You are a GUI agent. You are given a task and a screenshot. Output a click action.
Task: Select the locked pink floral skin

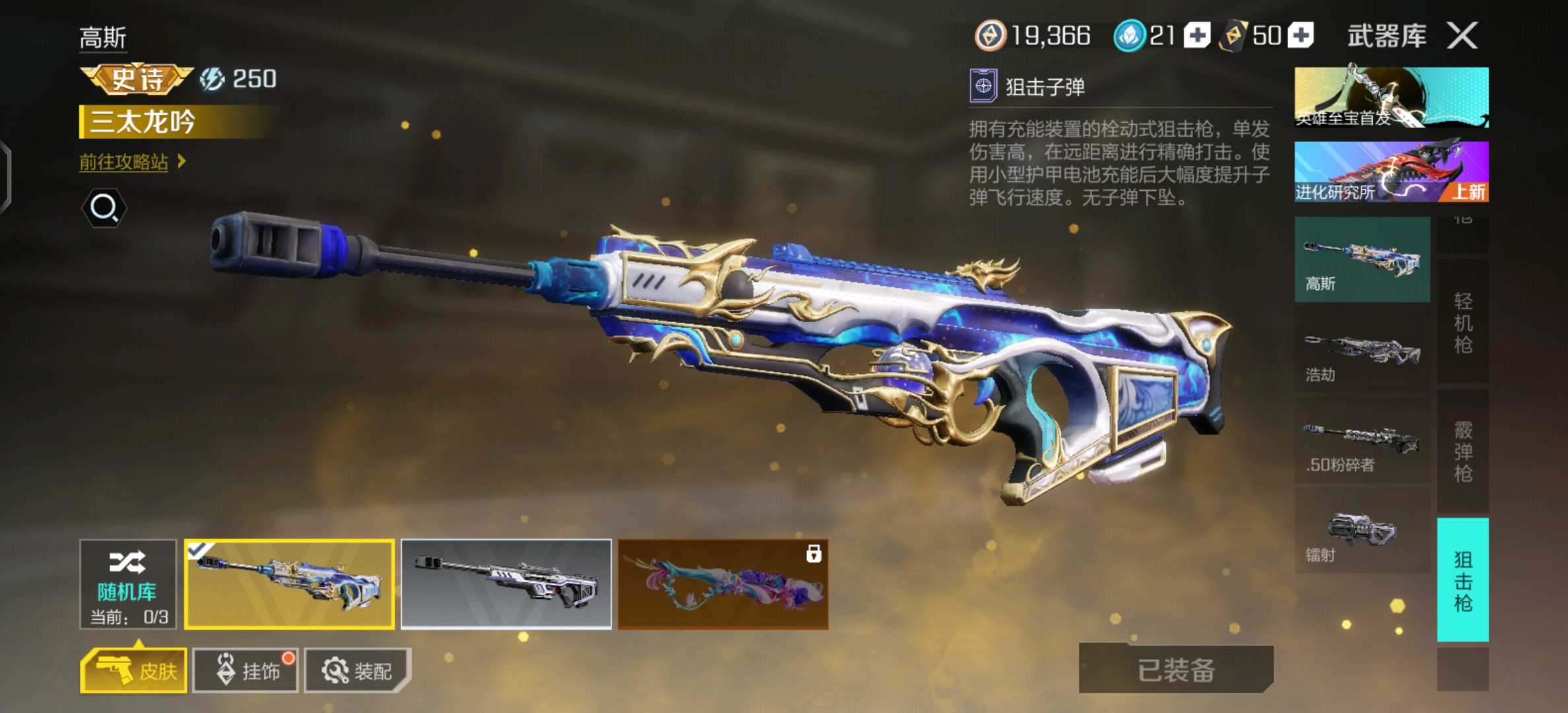[723, 584]
